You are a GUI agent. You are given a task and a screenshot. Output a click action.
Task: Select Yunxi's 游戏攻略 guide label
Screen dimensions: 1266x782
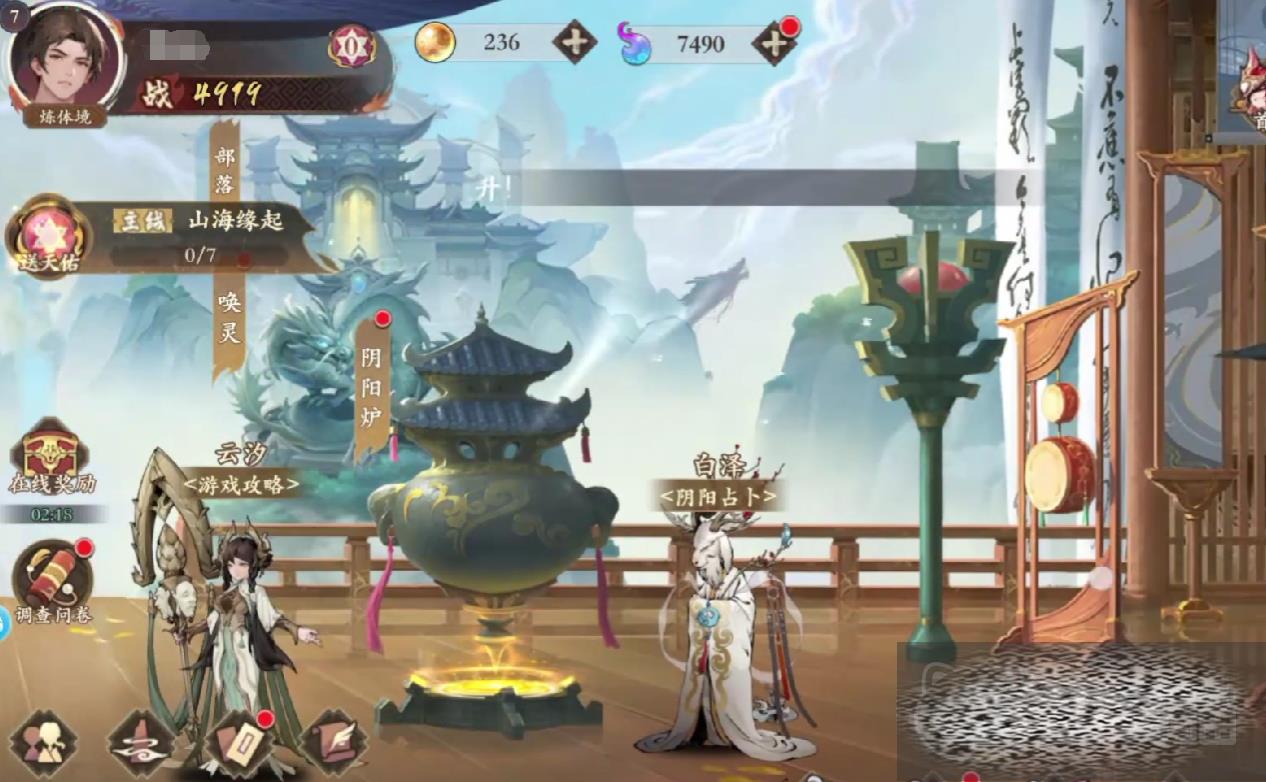pos(241,485)
